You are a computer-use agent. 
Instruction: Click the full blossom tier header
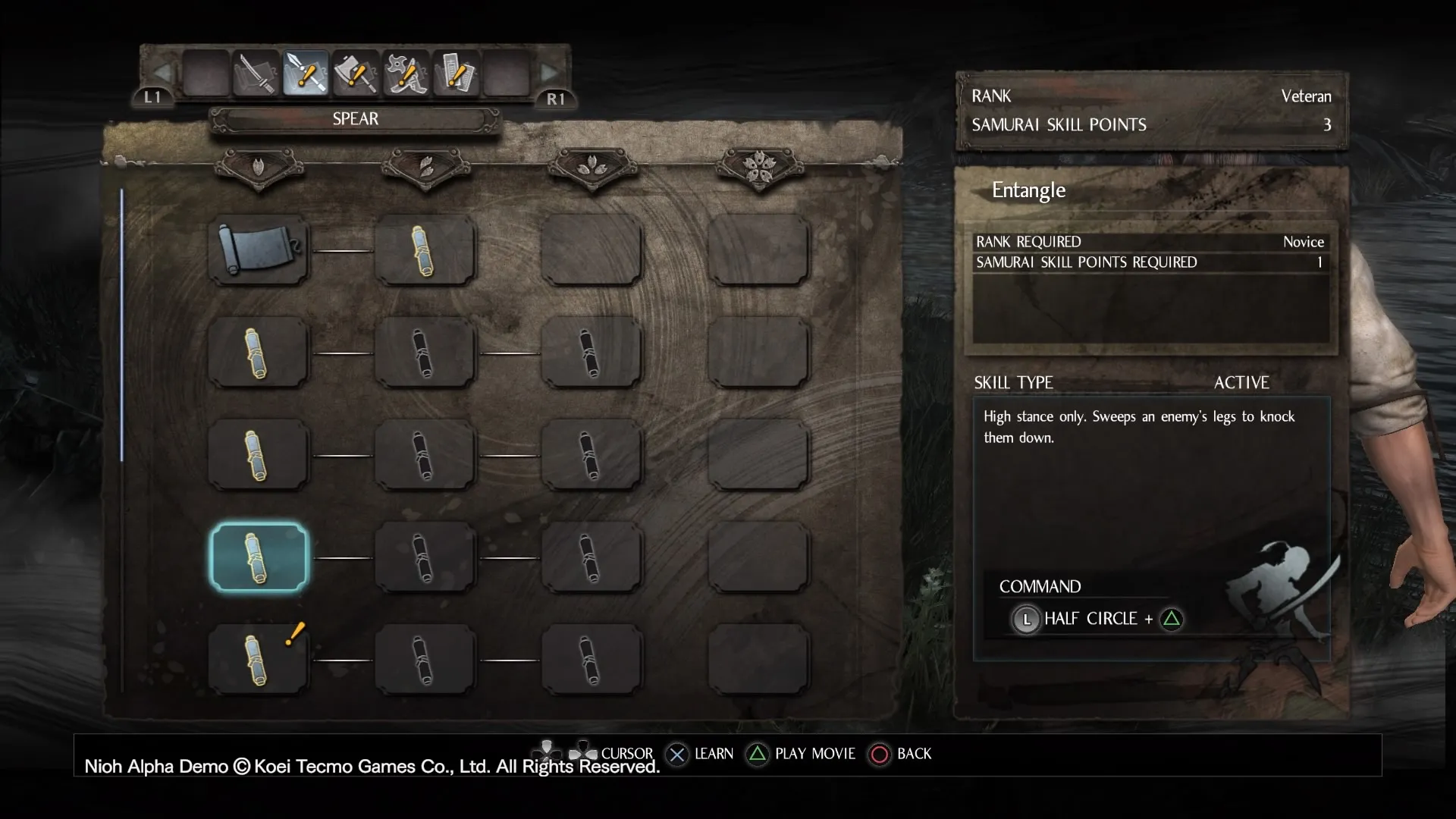coord(759,166)
